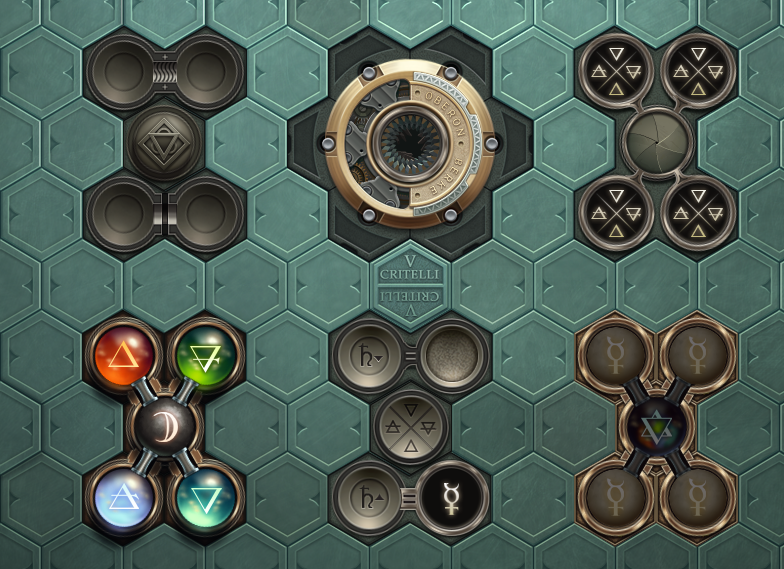The width and height of the screenshot is (784, 569).
Task: Select the aperture-shaped center of the glyph
Action: (x=657, y=142)
